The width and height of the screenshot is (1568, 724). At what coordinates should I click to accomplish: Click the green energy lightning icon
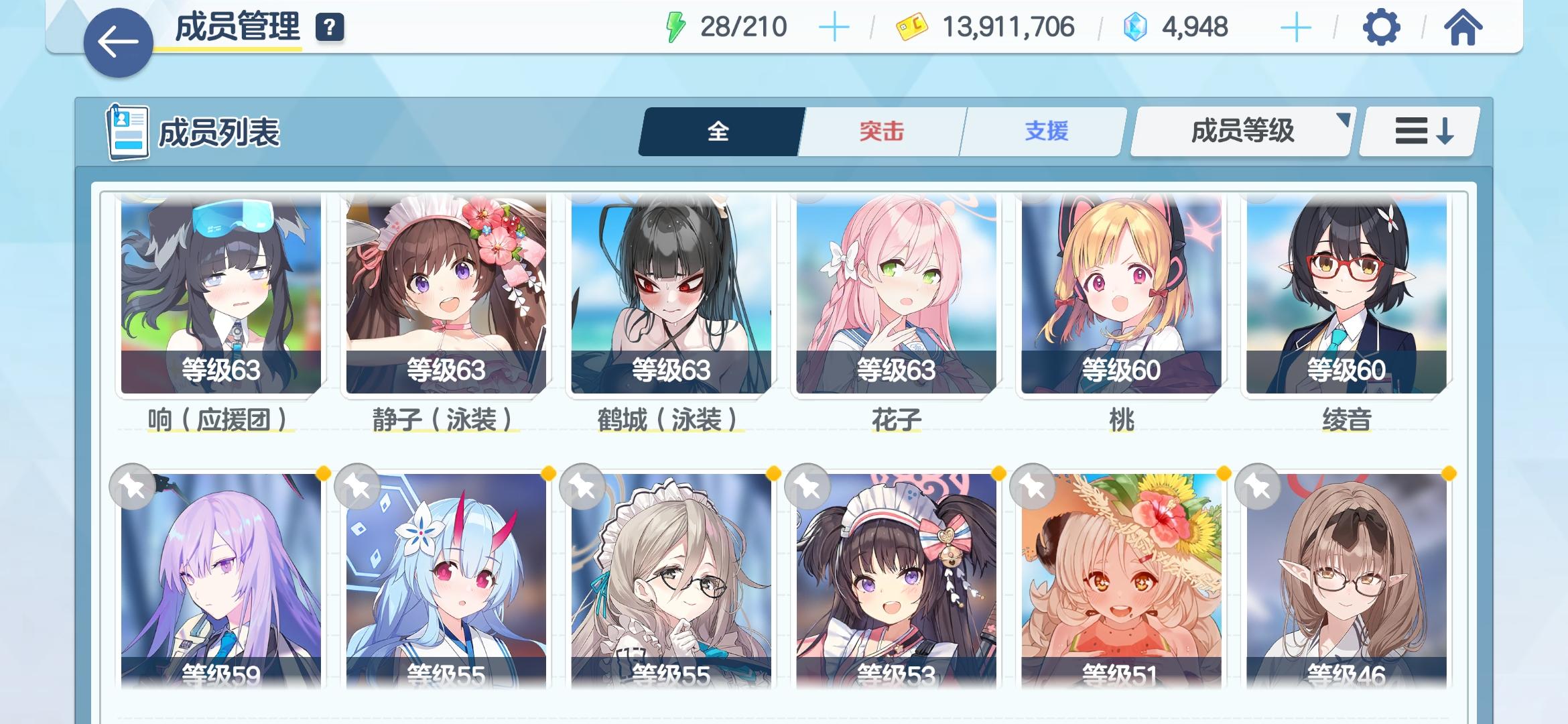(677, 27)
